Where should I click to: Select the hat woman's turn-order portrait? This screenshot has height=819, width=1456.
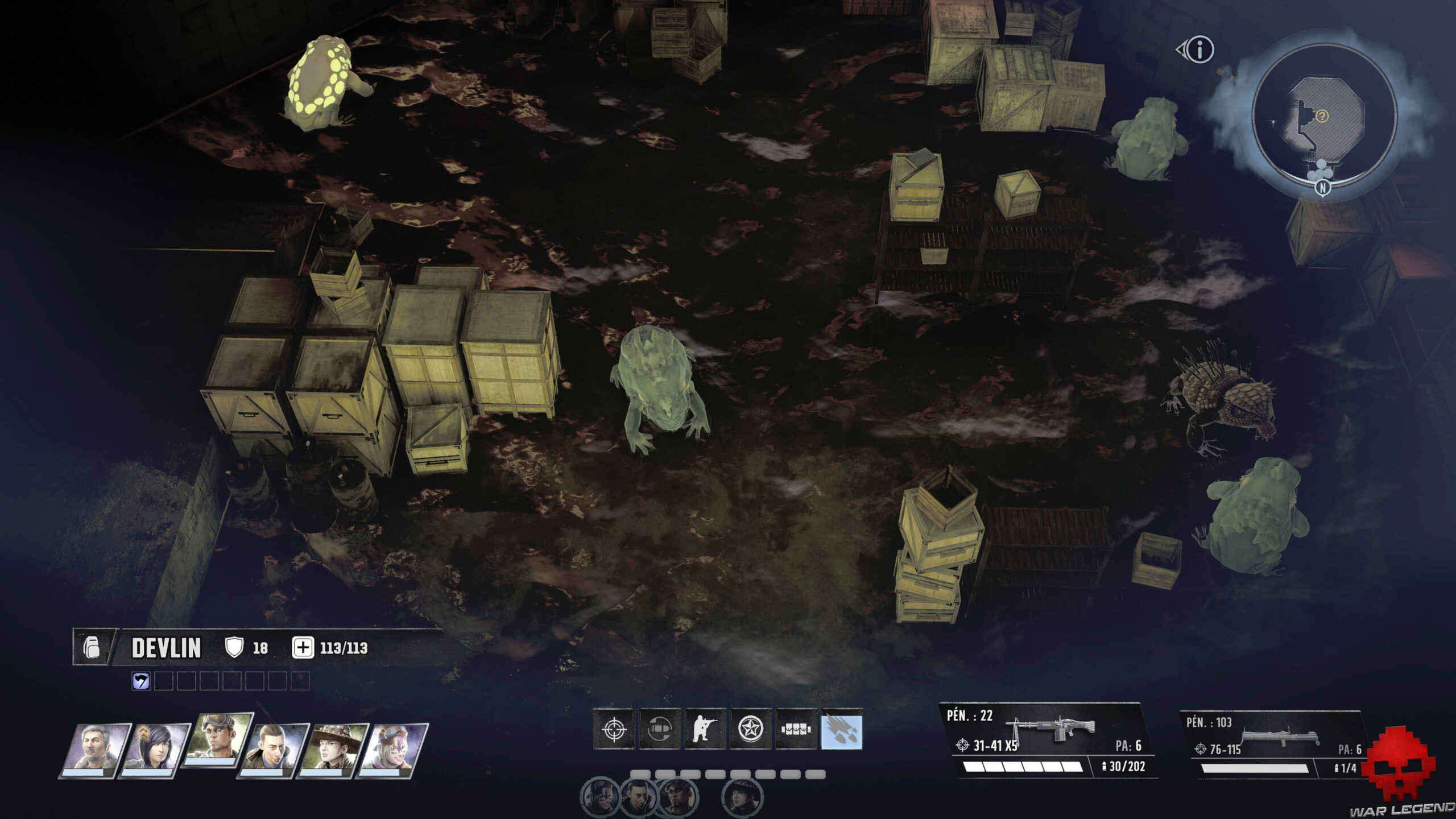(743, 796)
